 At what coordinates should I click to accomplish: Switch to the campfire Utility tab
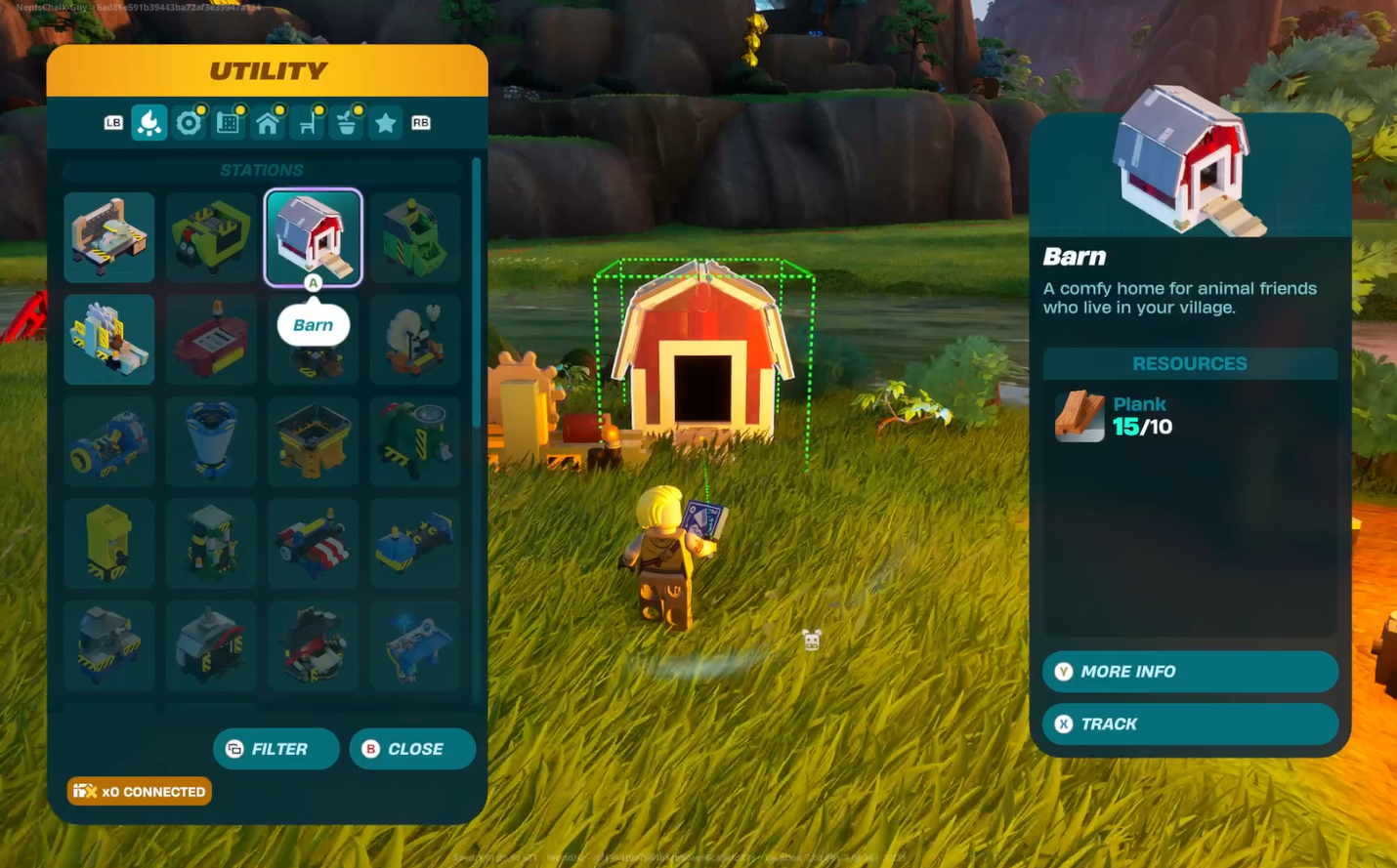point(149,123)
